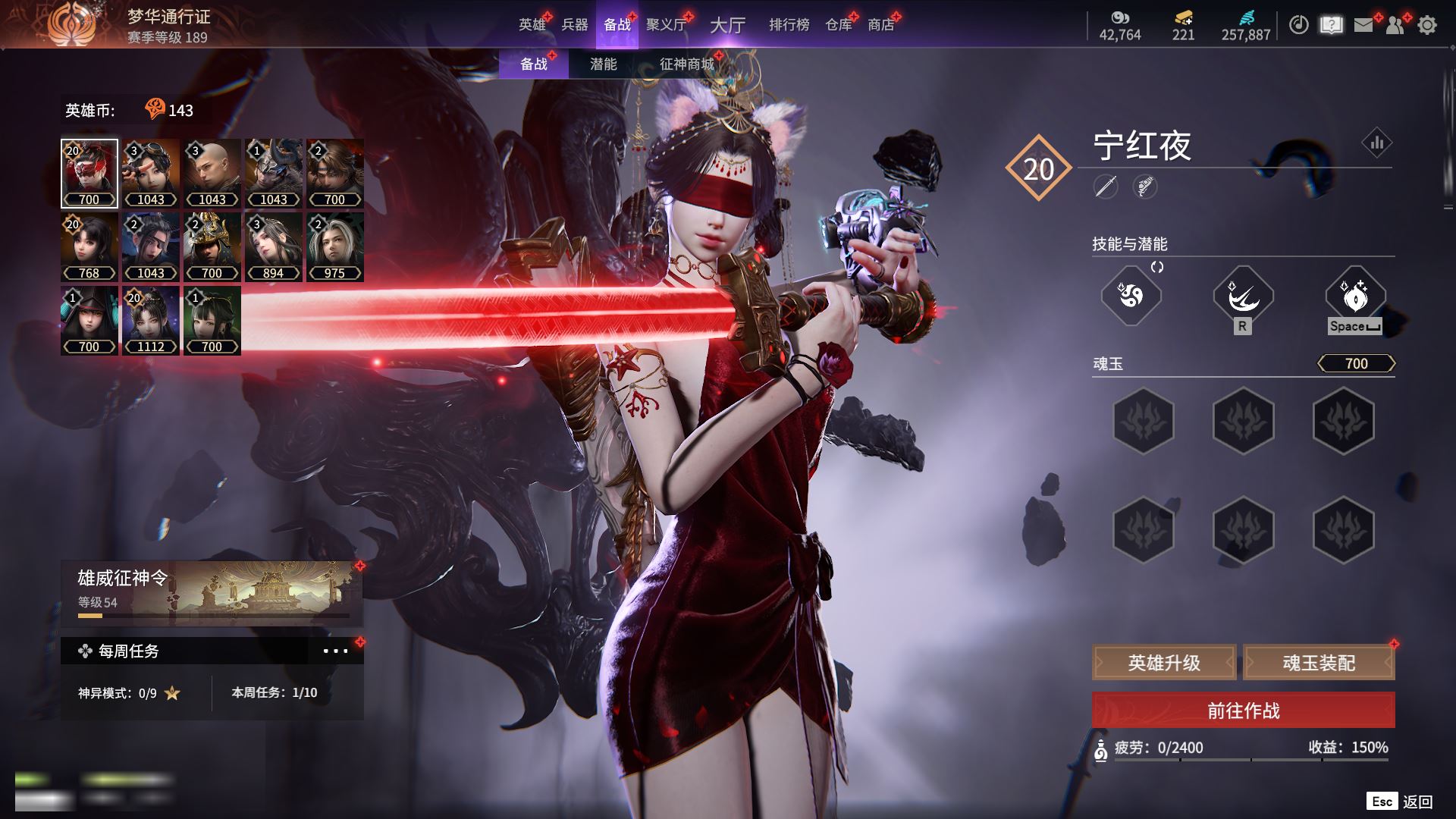Switch to the 征神商城 tab

coord(686,64)
